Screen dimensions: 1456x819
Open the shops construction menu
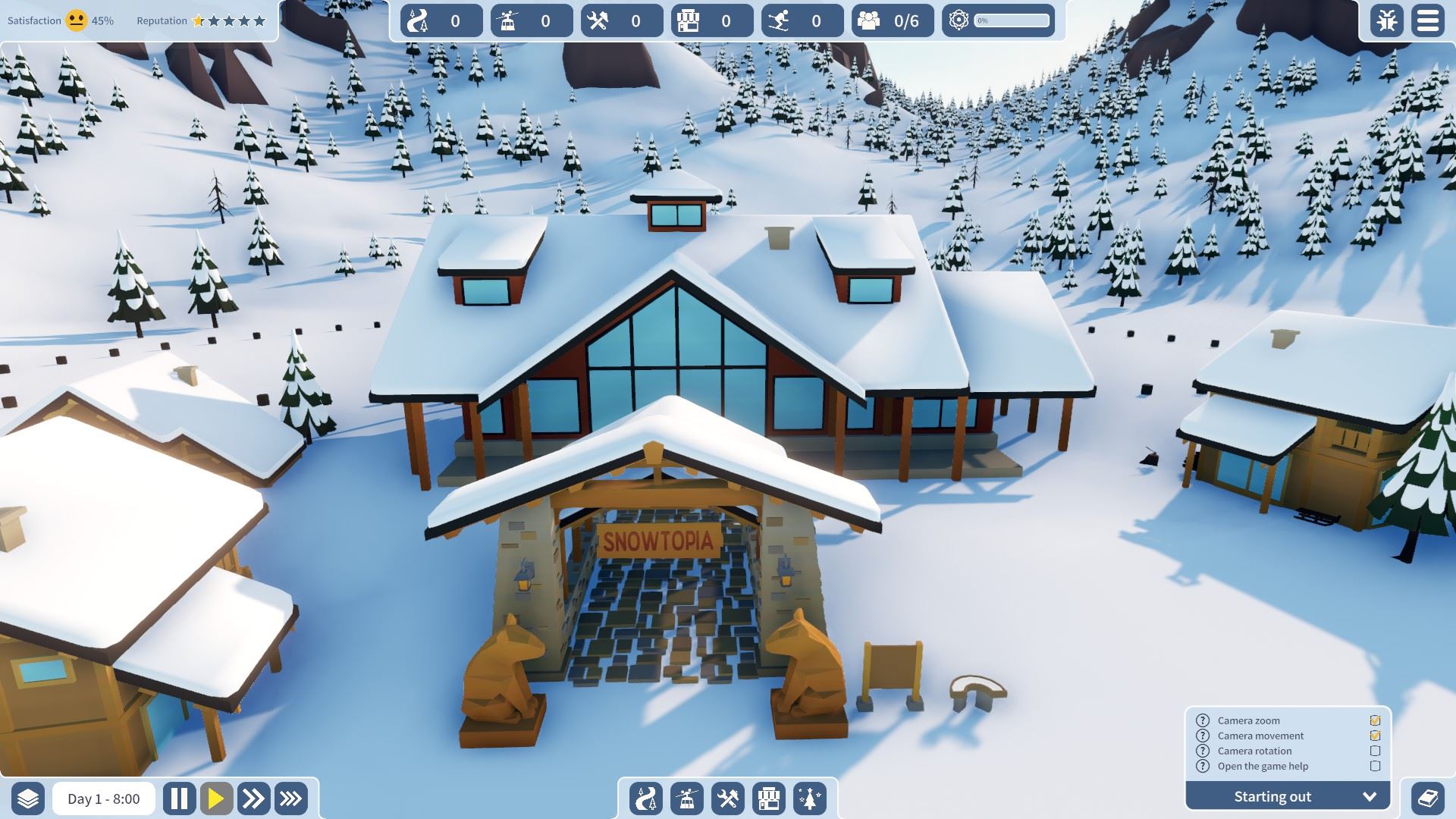point(767,798)
